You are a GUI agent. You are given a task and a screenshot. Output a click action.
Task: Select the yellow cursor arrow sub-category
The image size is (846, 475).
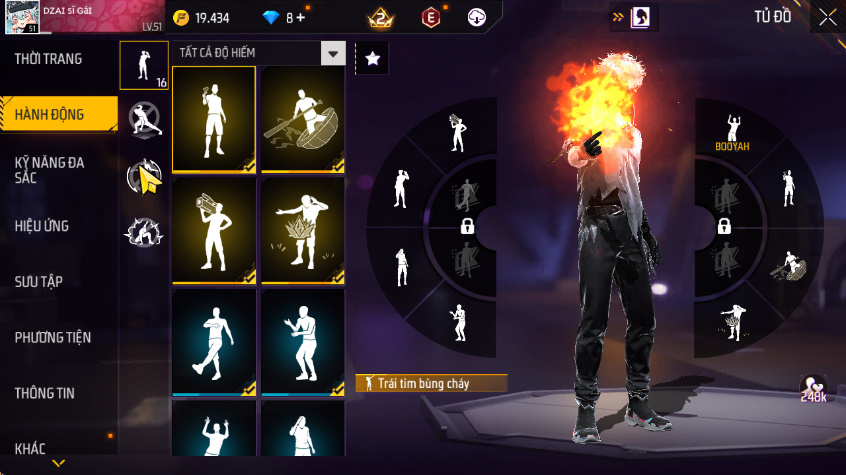(144, 176)
